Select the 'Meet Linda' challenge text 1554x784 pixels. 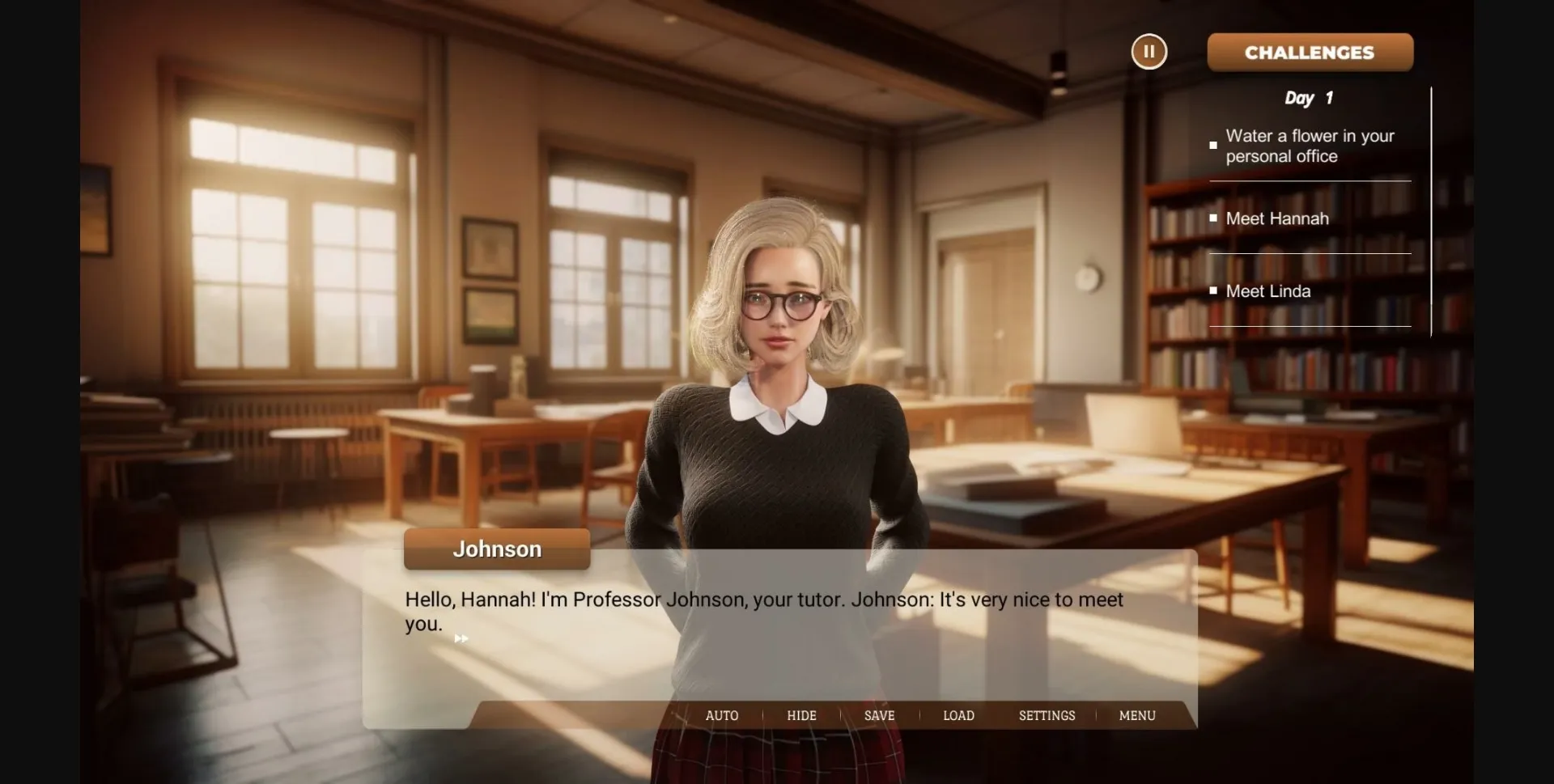(1268, 290)
